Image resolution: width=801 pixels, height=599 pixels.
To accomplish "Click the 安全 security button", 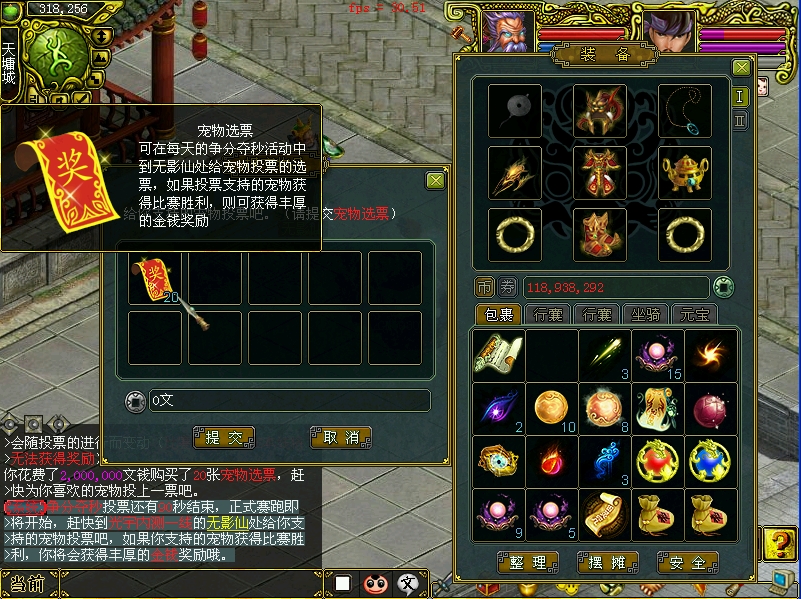I will pyautogui.click(x=687, y=562).
